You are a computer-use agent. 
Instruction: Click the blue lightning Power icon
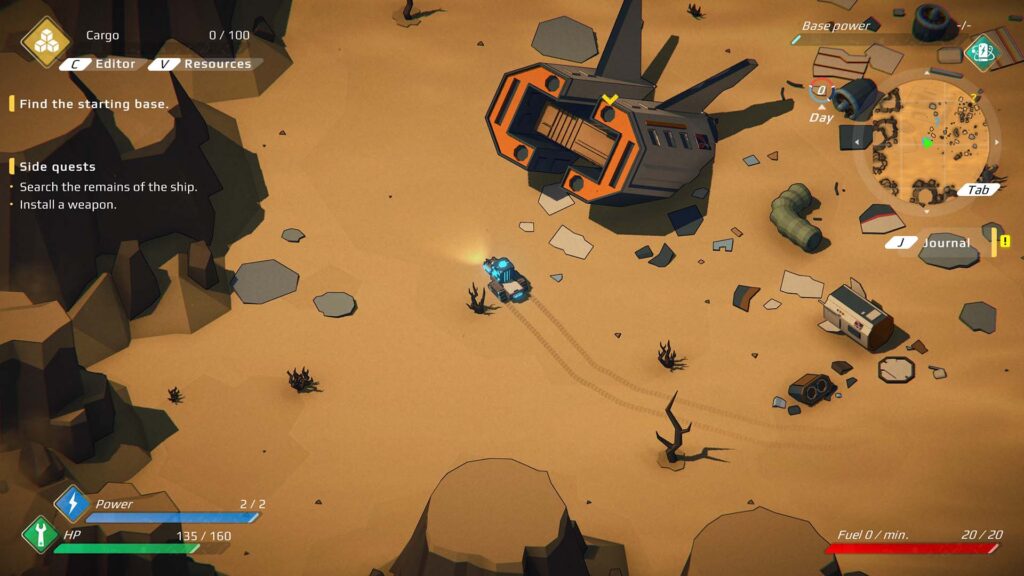pyautogui.click(x=72, y=503)
